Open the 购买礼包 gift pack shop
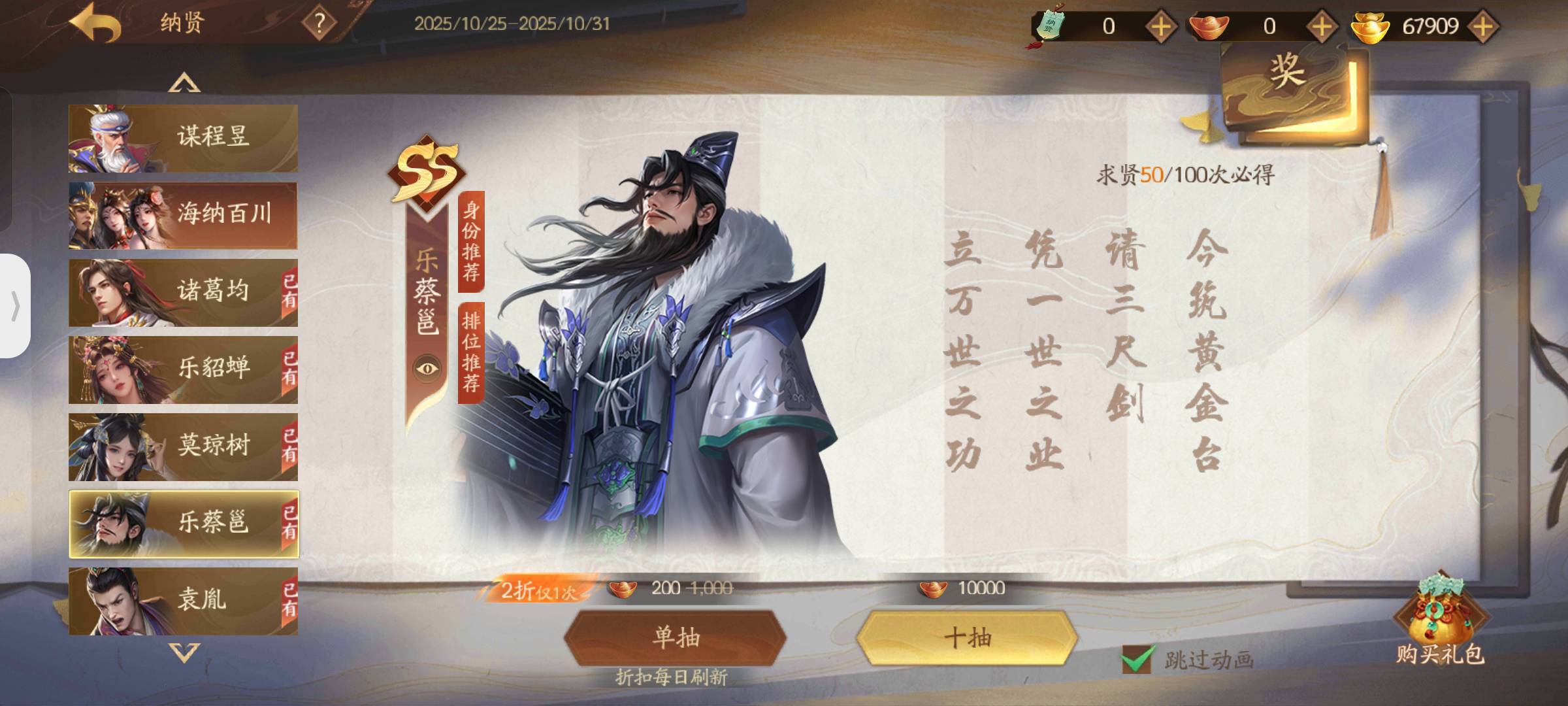This screenshot has height=706, width=1568. (x=1440, y=624)
